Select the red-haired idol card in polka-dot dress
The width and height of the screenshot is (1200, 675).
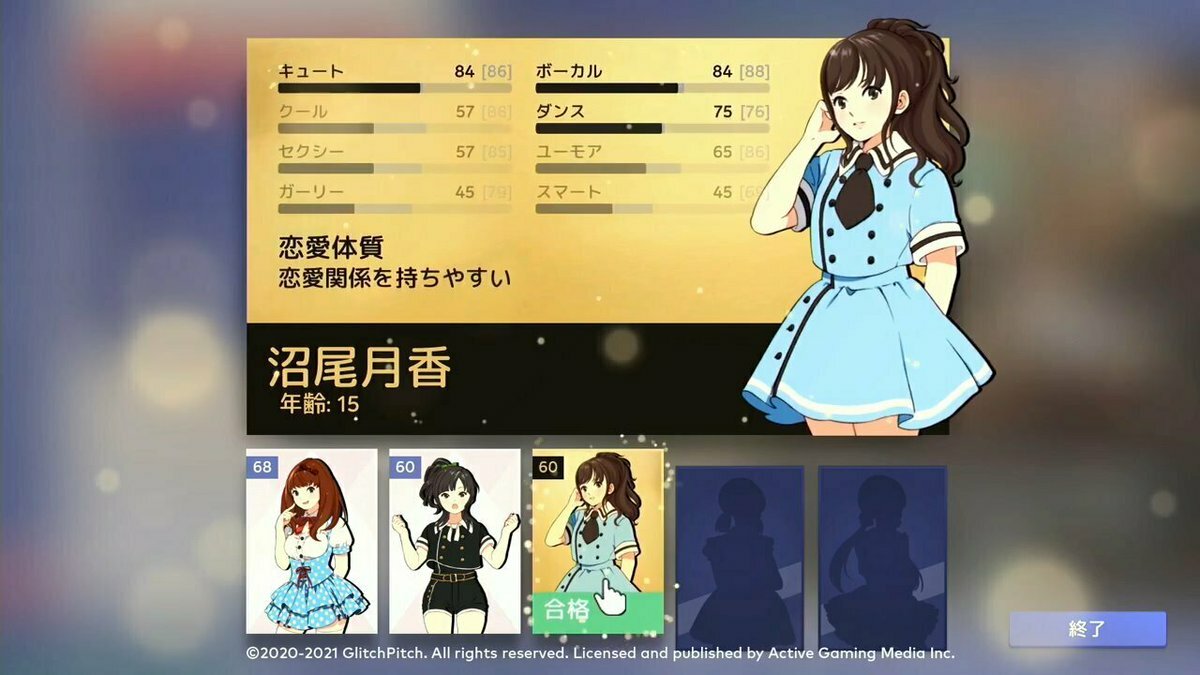pyautogui.click(x=311, y=541)
